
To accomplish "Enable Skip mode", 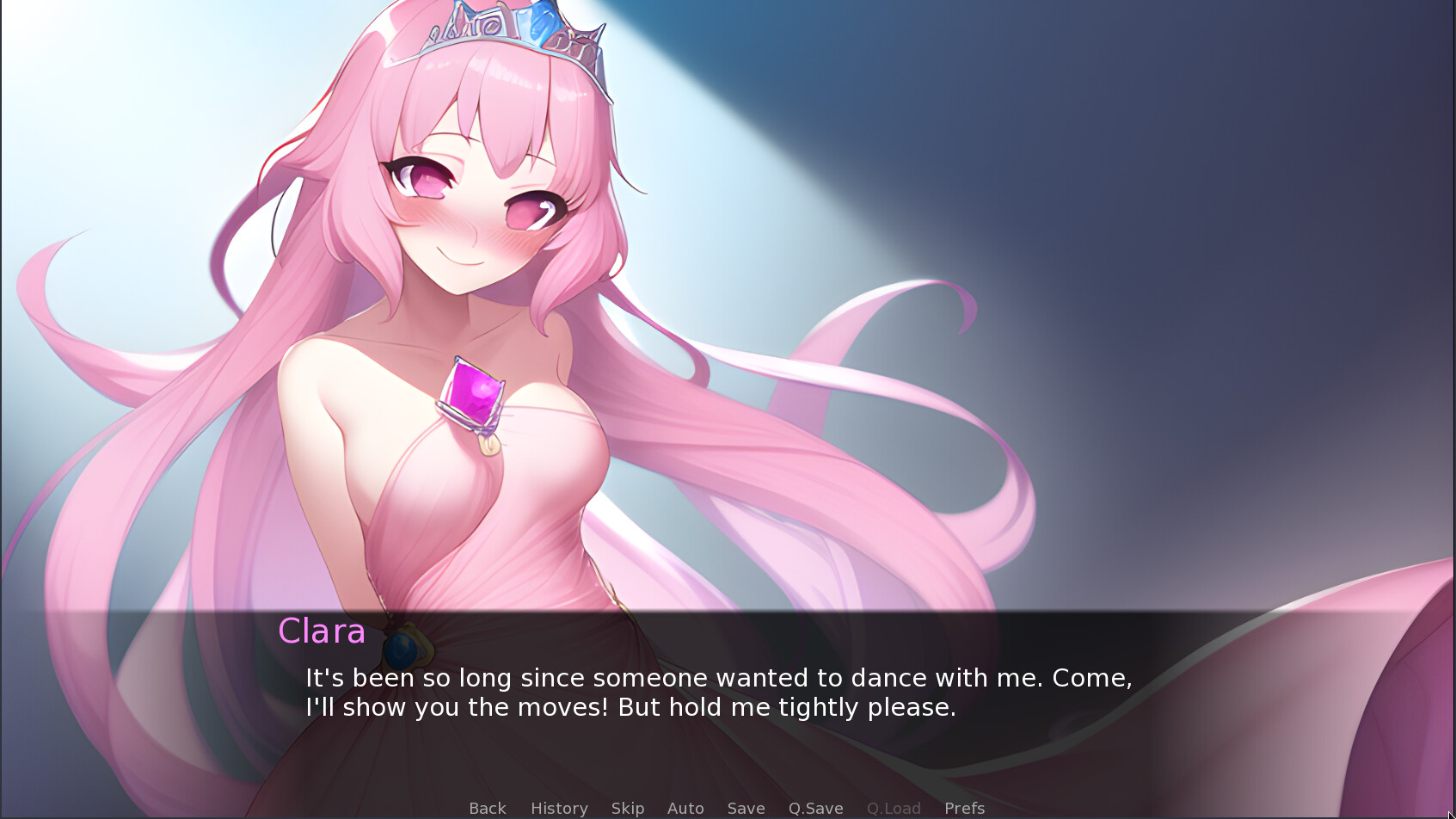I will click(x=627, y=808).
